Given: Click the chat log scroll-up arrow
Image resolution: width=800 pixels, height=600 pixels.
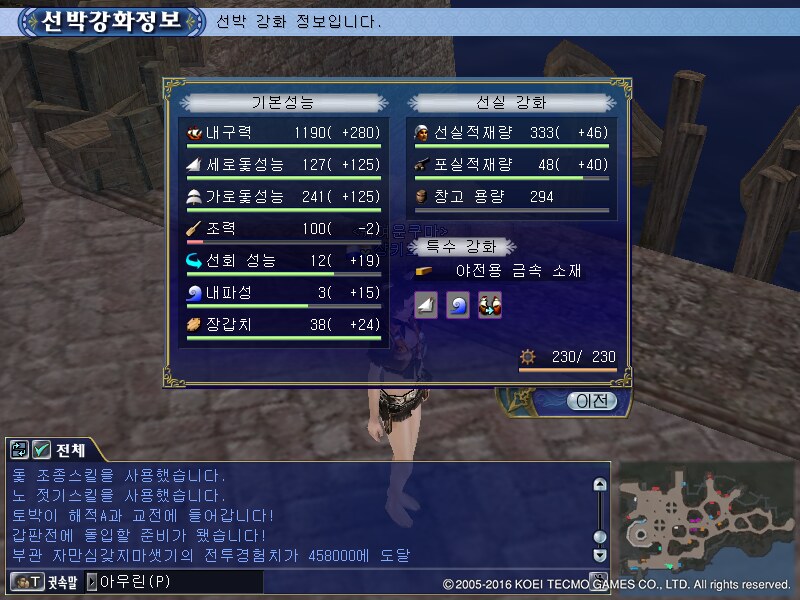Looking at the screenshot, I should tap(600, 485).
